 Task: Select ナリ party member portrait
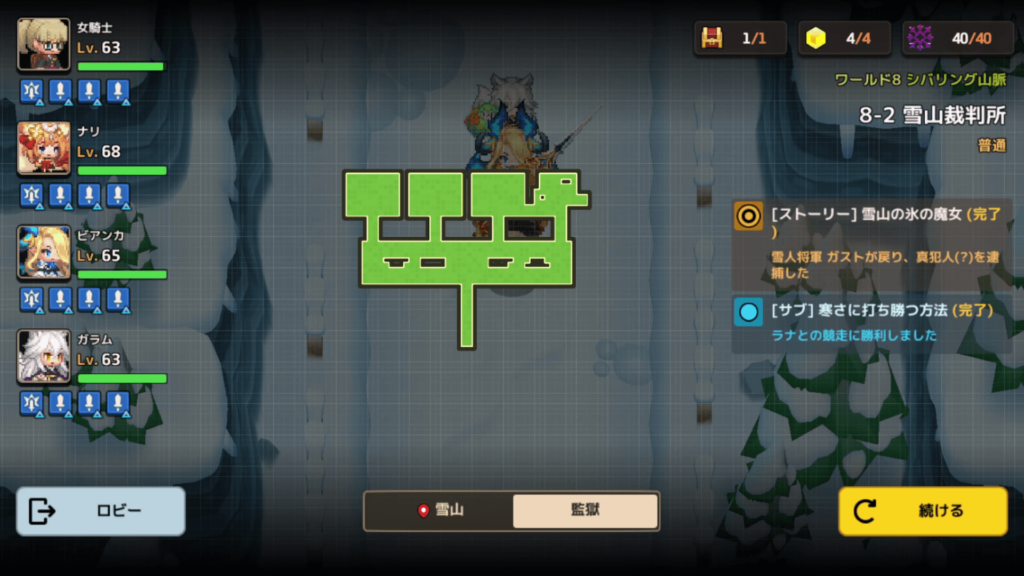[x=44, y=148]
